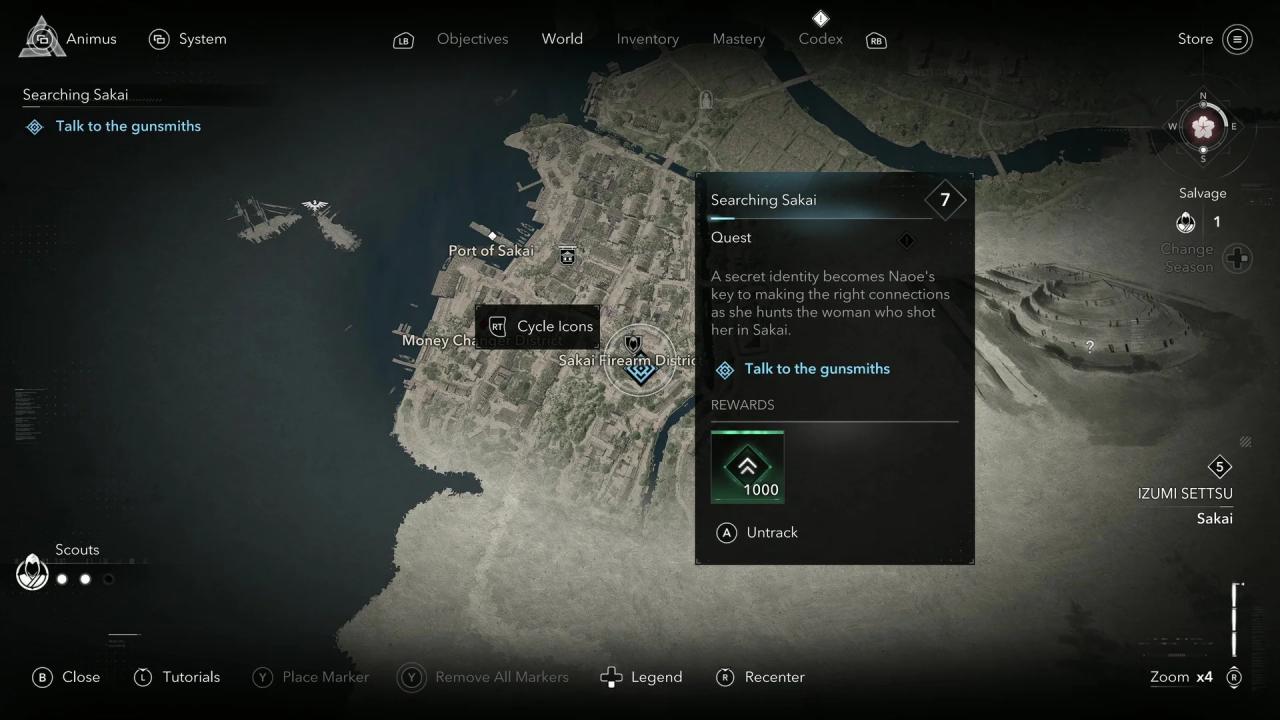This screenshot has width=1280, height=720.
Task: Untrack the Searching Sakai quest
Action: 757,533
